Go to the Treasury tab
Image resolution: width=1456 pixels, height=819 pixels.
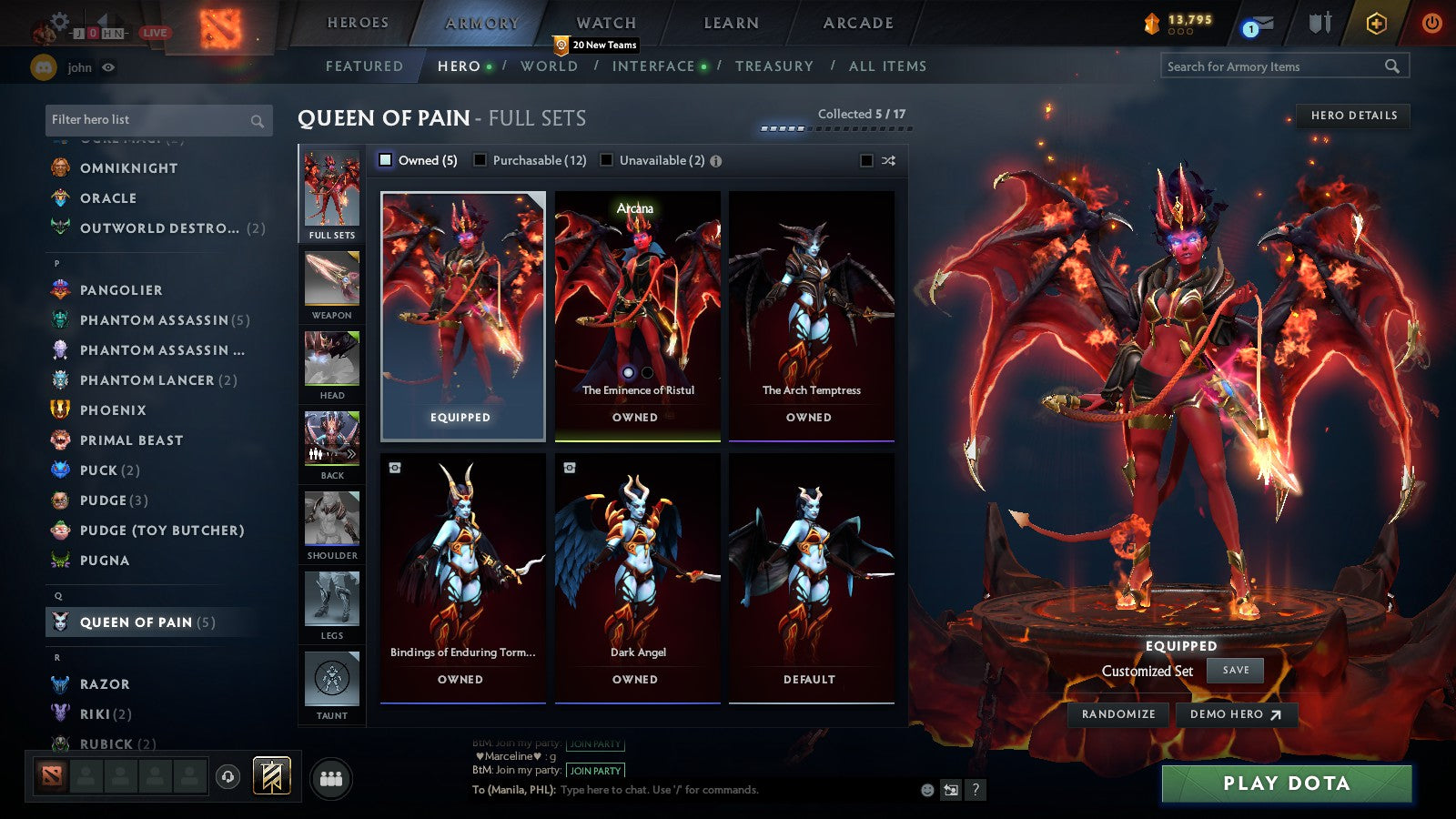pos(773,66)
